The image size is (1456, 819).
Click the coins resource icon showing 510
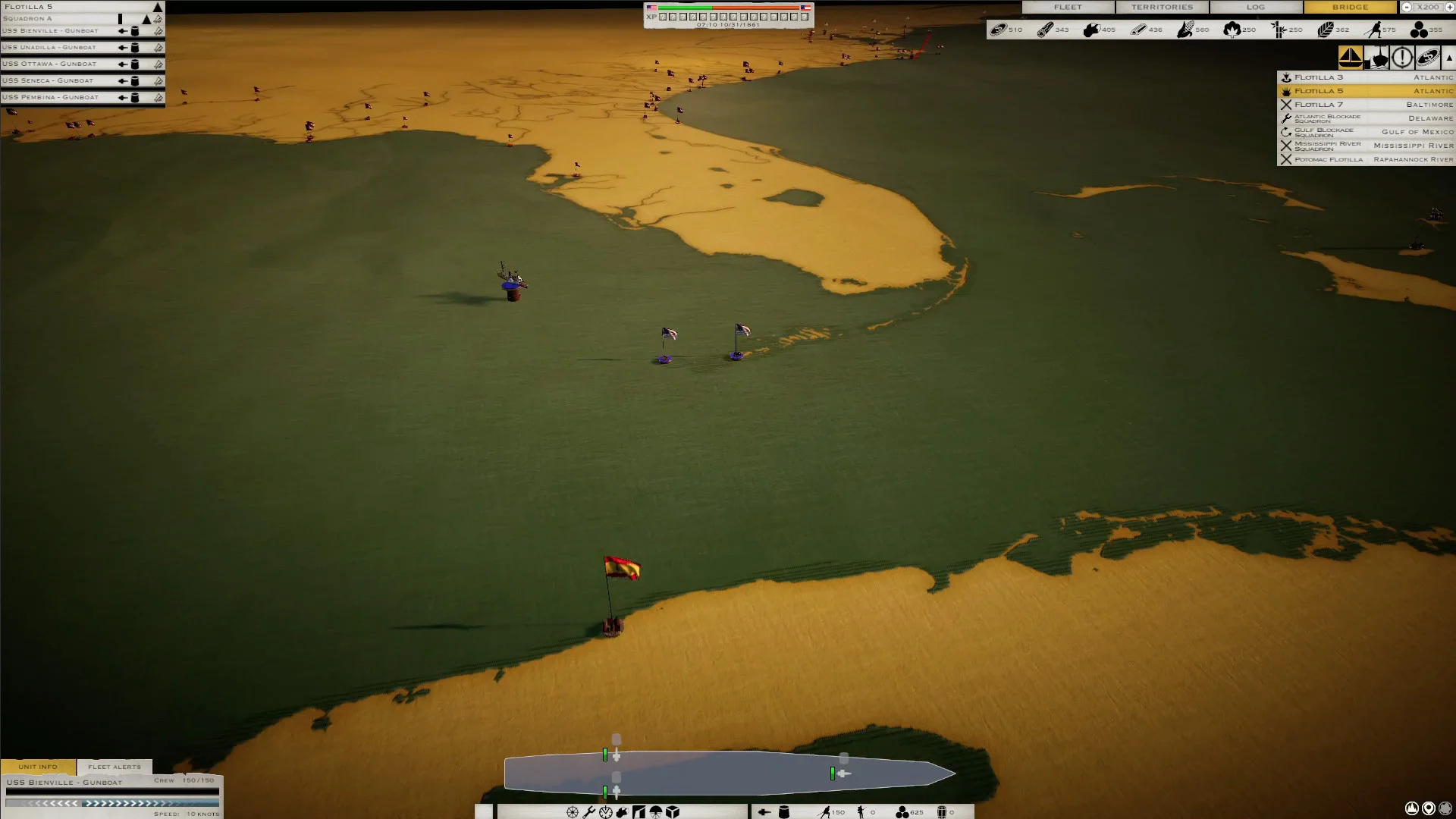999,30
